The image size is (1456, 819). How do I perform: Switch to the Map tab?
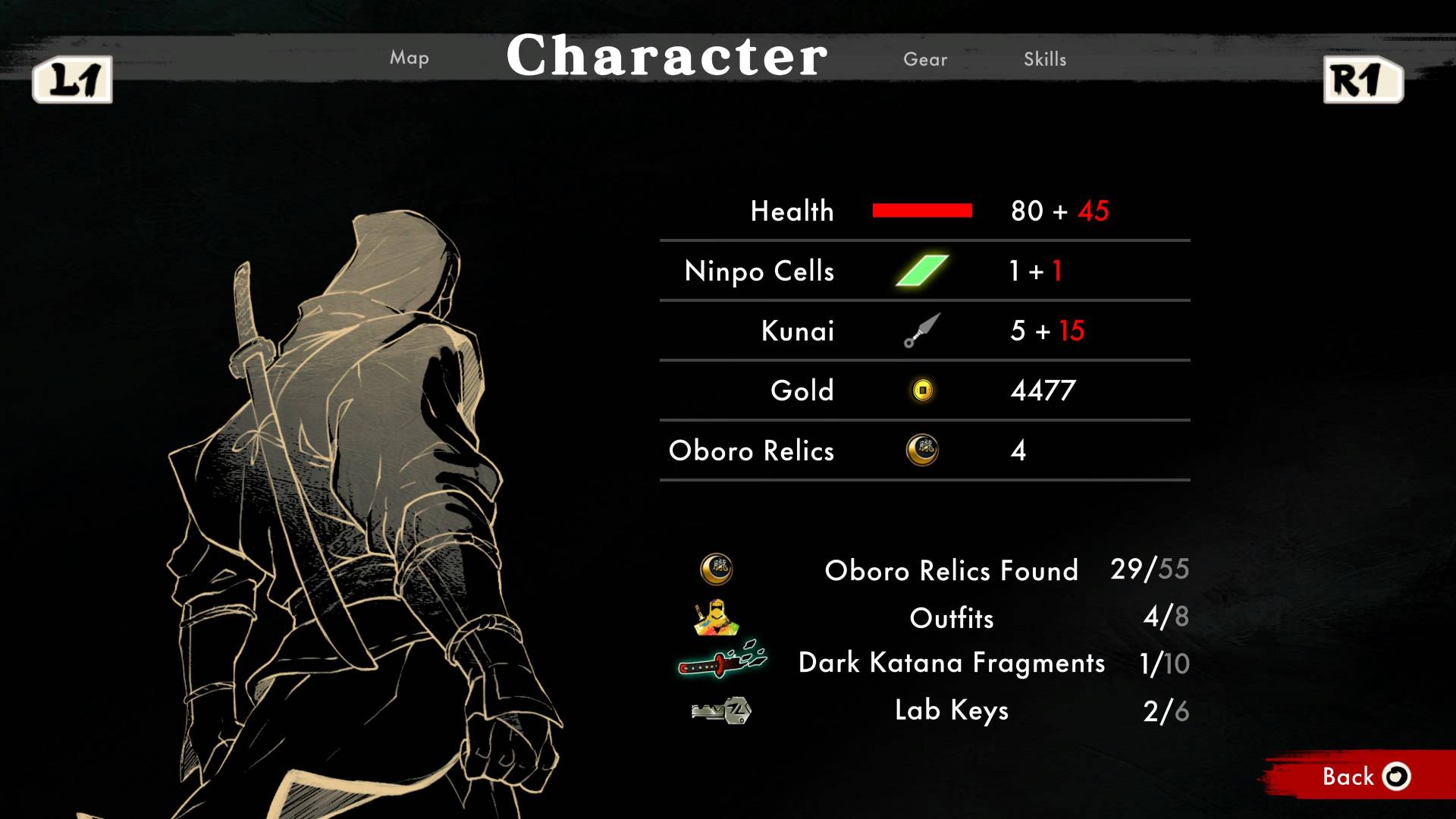(409, 58)
